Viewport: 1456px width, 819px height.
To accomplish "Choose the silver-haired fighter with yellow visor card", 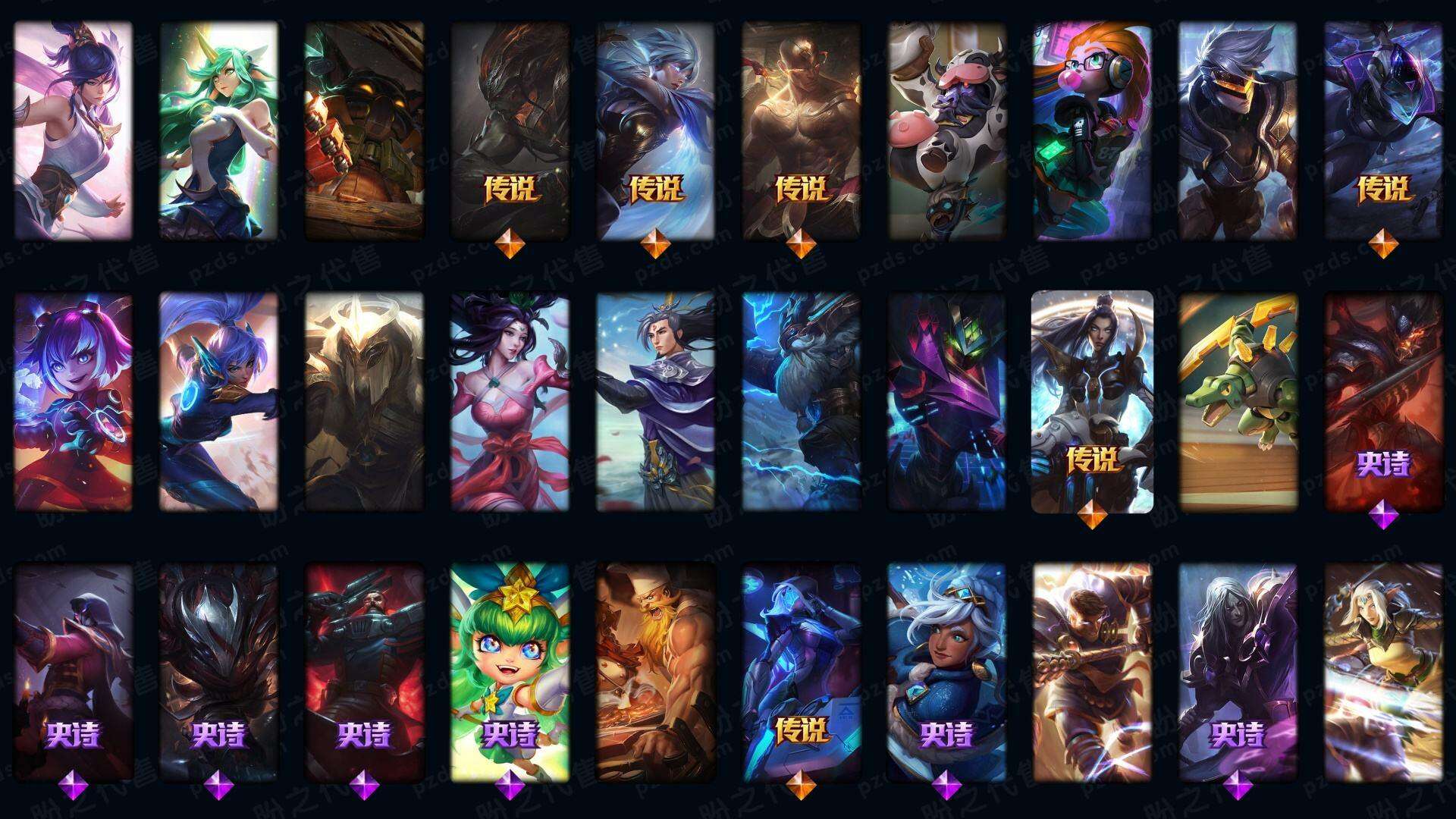I will tap(1238, 130).
